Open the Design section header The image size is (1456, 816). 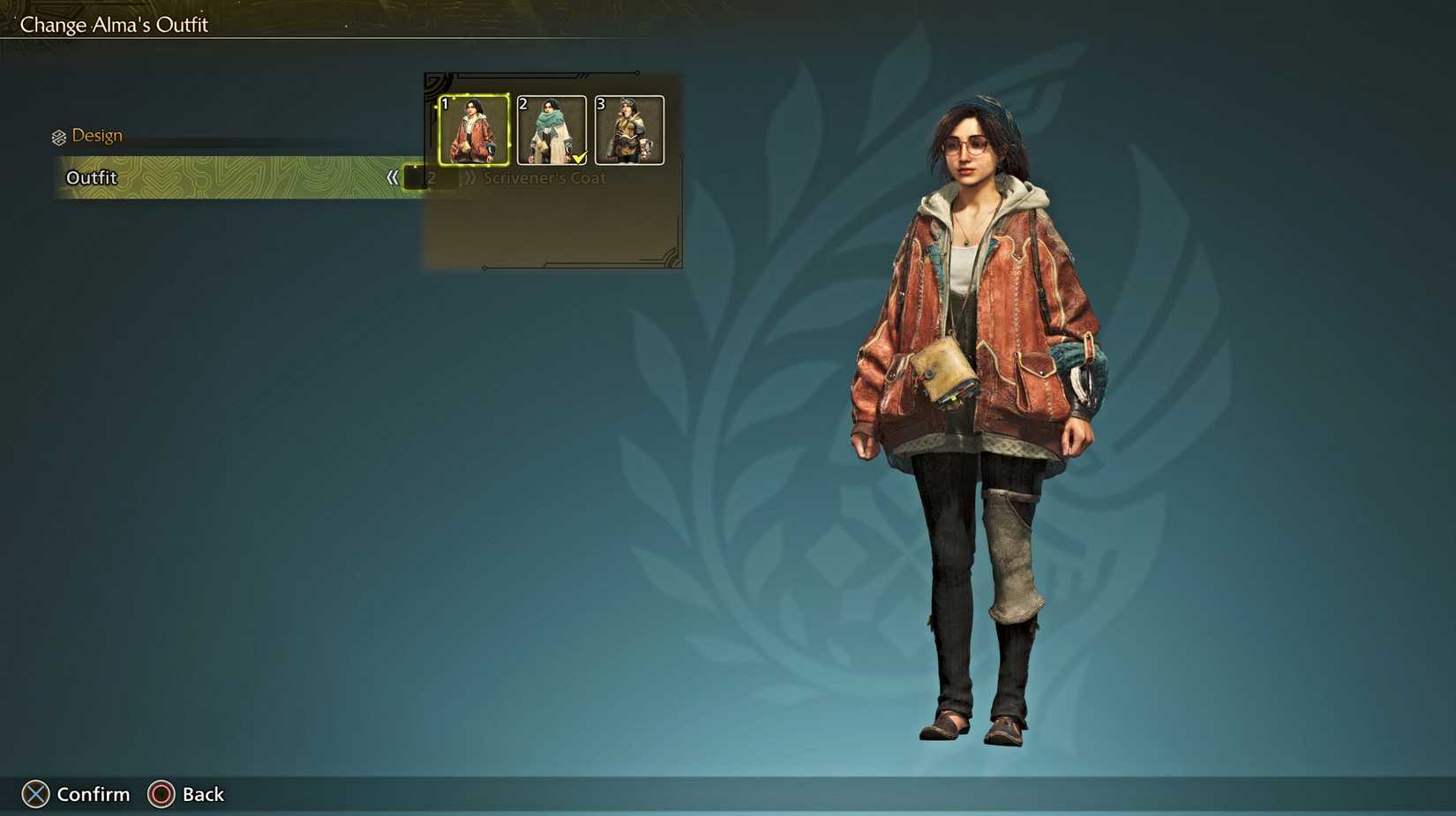97,135
